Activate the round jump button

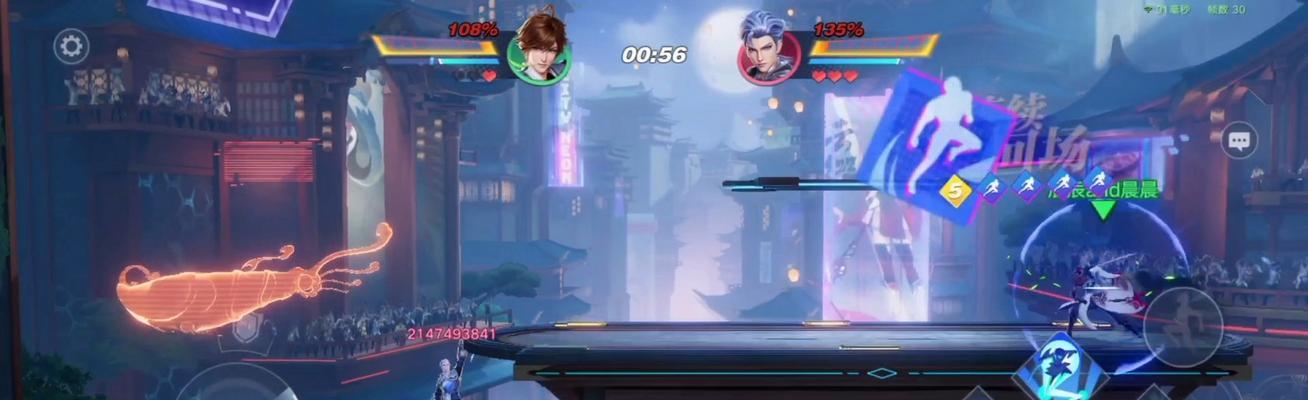click(x=1182, y=327)
